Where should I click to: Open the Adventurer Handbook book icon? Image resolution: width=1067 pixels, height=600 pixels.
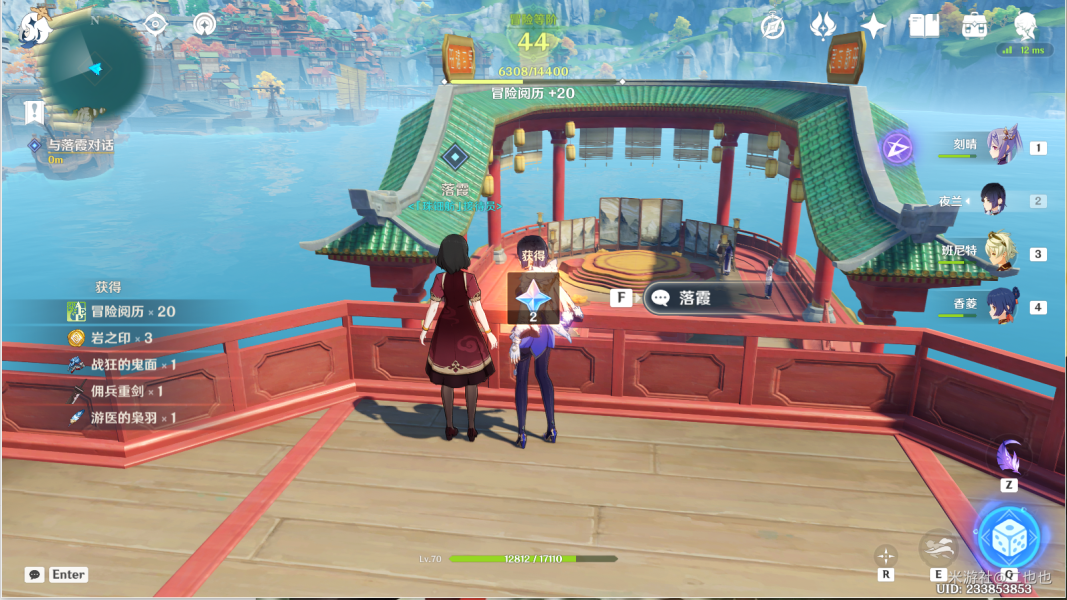[x=924, y=27]
